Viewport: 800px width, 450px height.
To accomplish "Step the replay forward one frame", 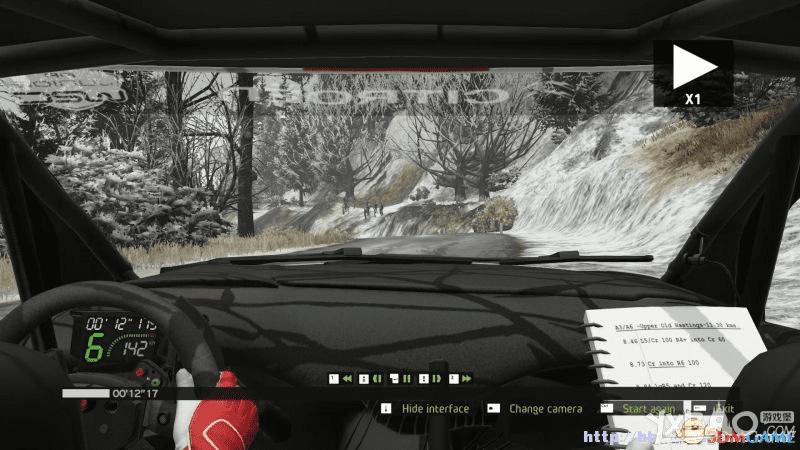I will 437,379.
